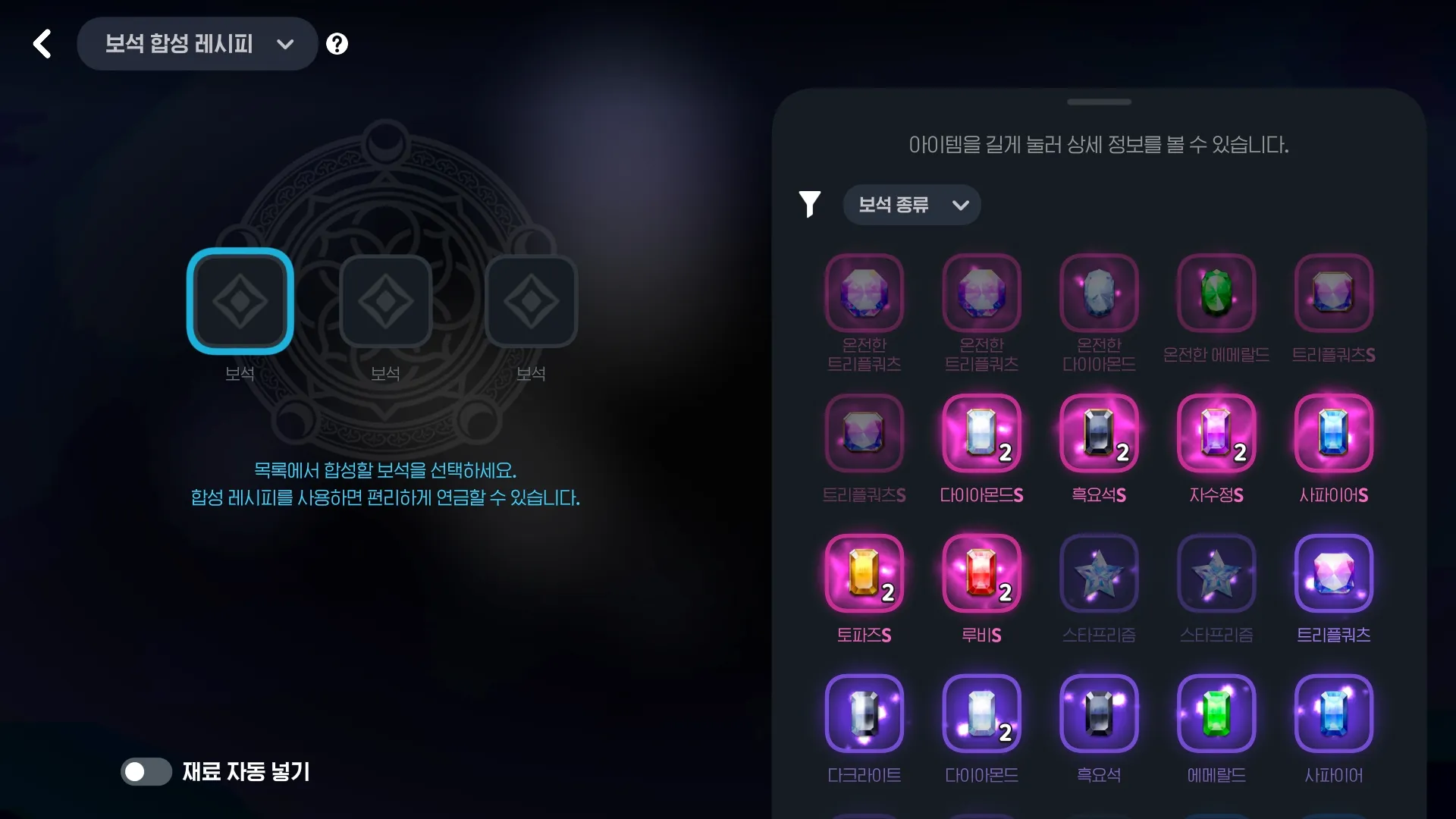Select the 자수정S gem
The image size is (1456, 819).
click(x=1216, y=433)
